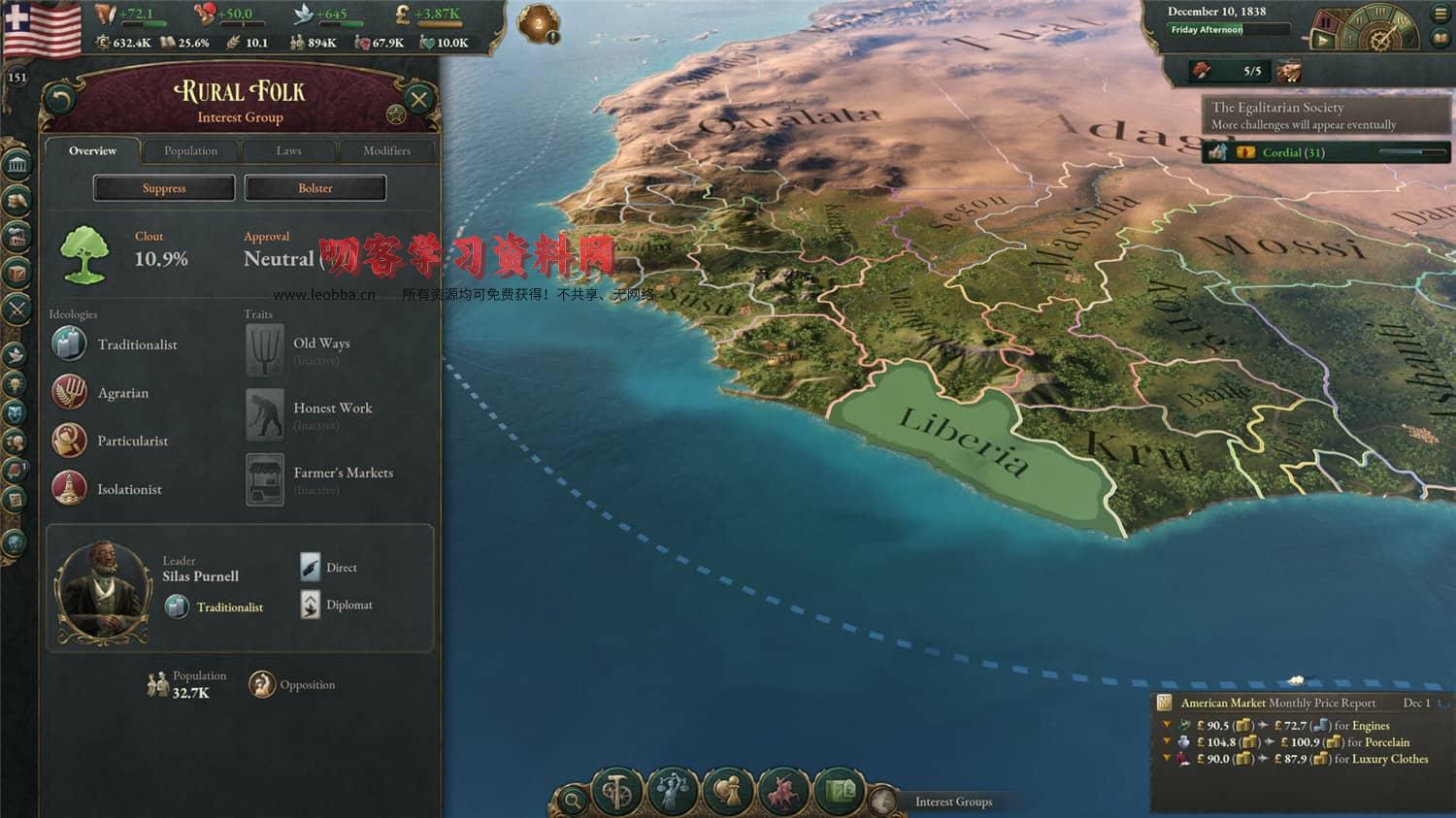This screenshot has height=818, width=1456.
Task: Click the play button to unpause
Action: 1322,41
